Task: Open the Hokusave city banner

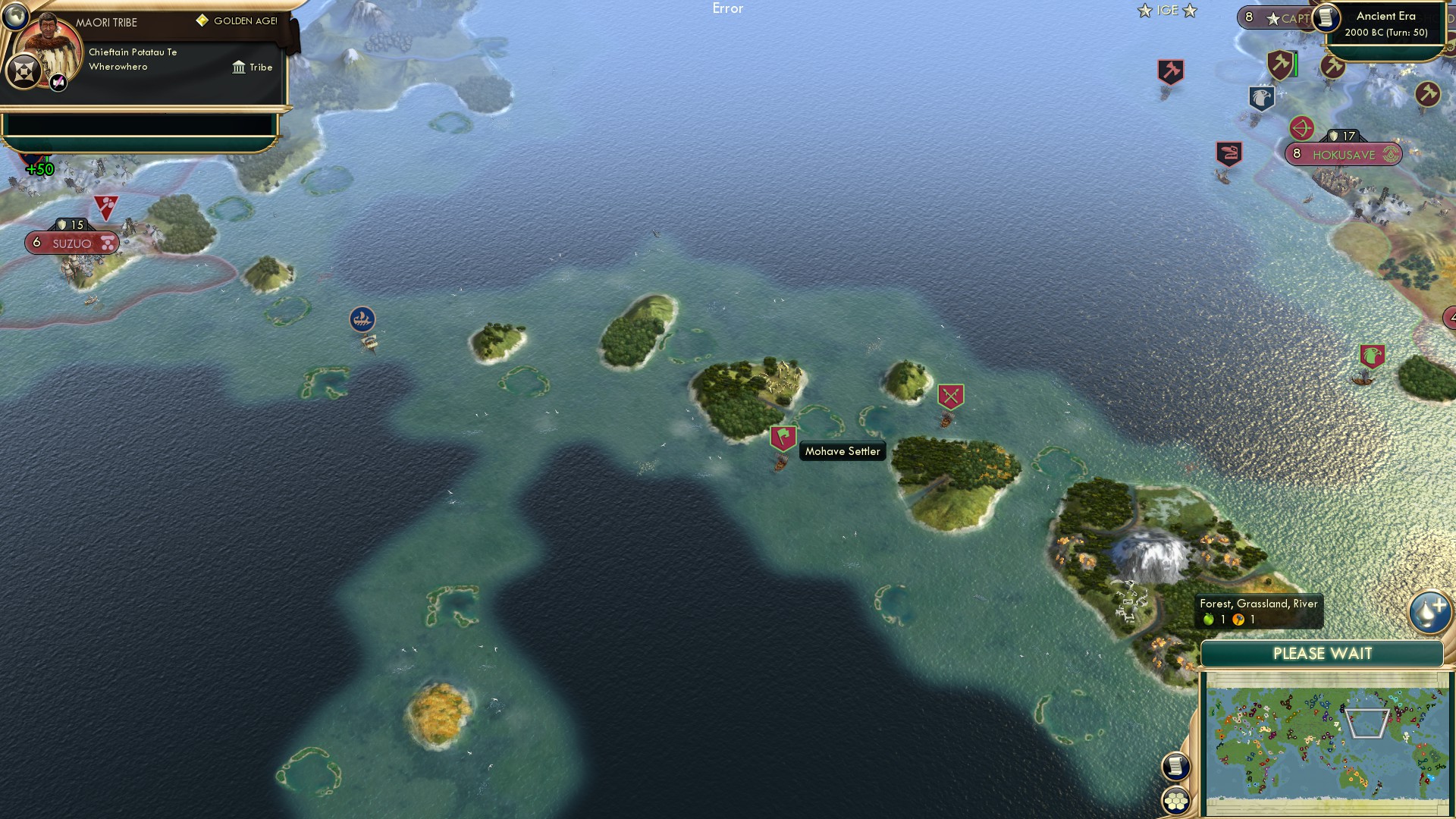Action: click(x=1345, y=155)
